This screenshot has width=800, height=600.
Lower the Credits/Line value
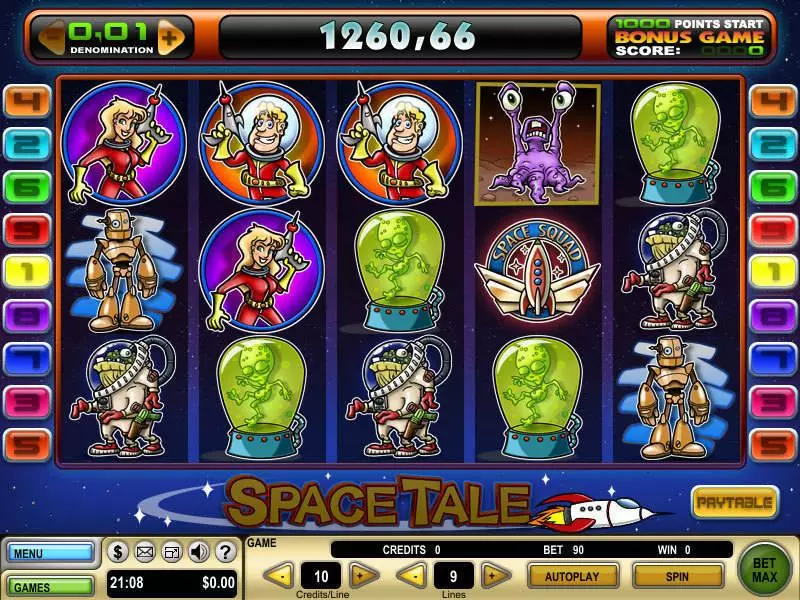coord(281,576)
